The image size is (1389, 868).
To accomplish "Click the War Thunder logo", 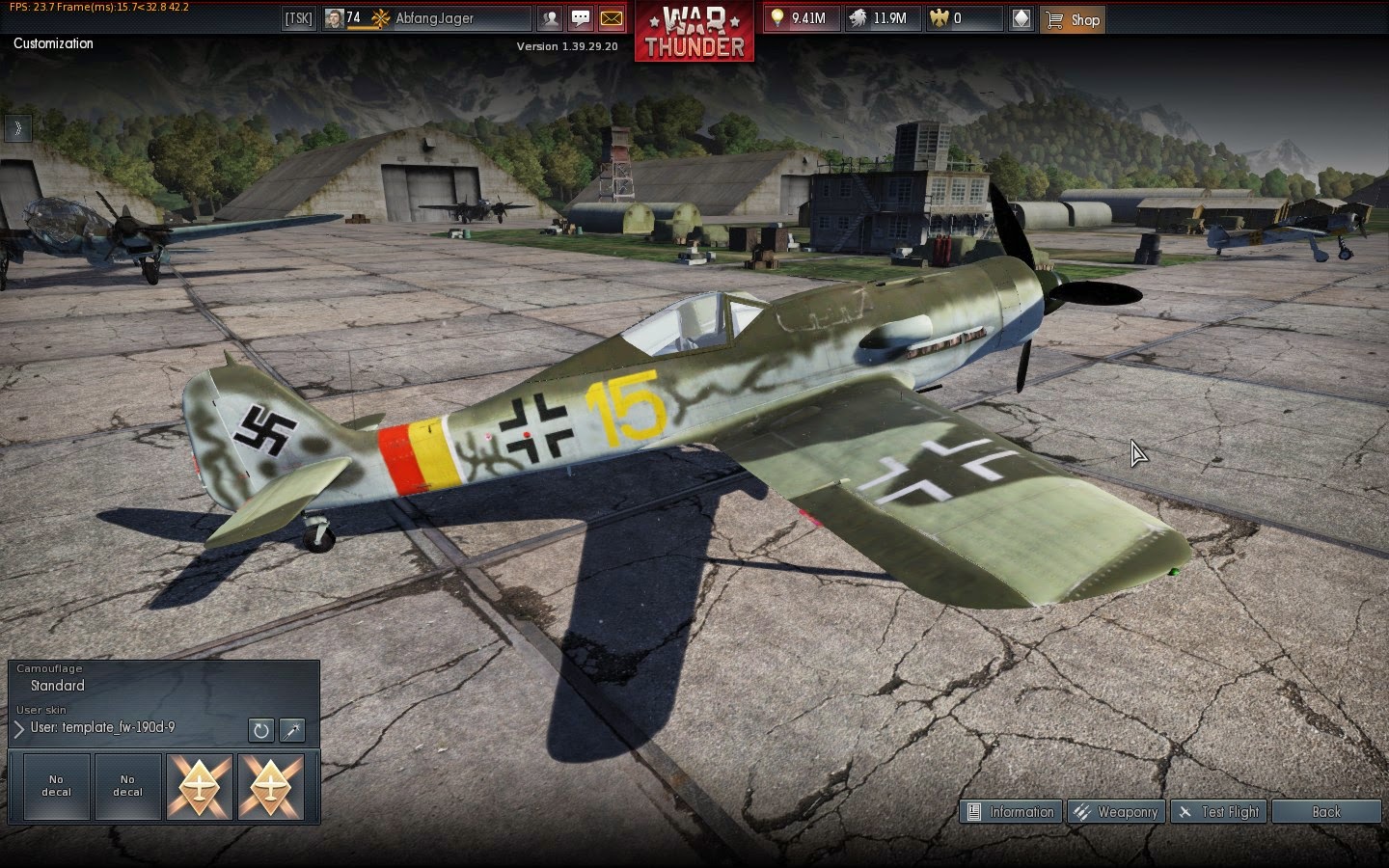I will [694, 32].
